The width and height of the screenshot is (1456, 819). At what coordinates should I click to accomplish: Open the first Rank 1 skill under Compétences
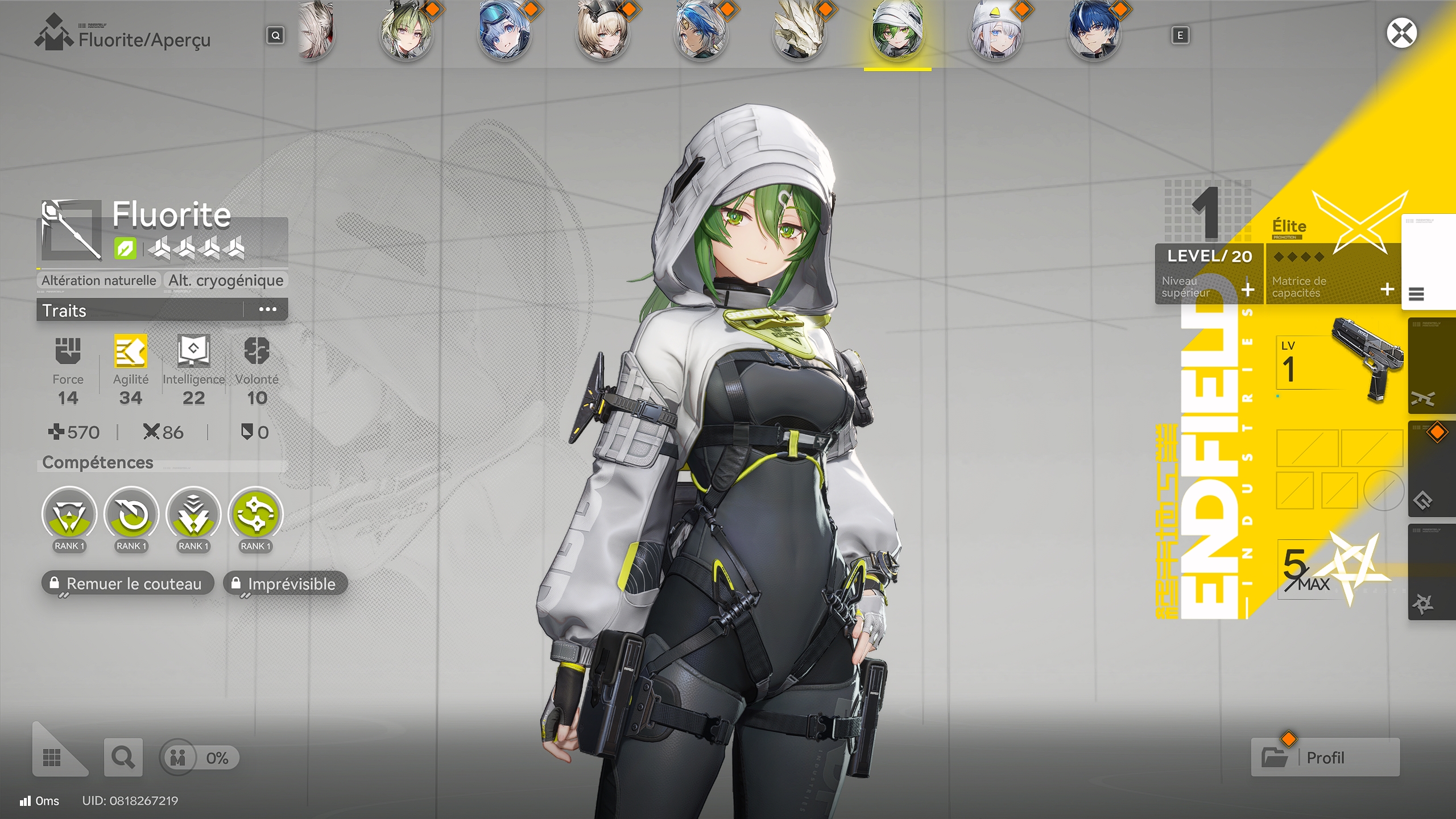click(x=69, y=515)
